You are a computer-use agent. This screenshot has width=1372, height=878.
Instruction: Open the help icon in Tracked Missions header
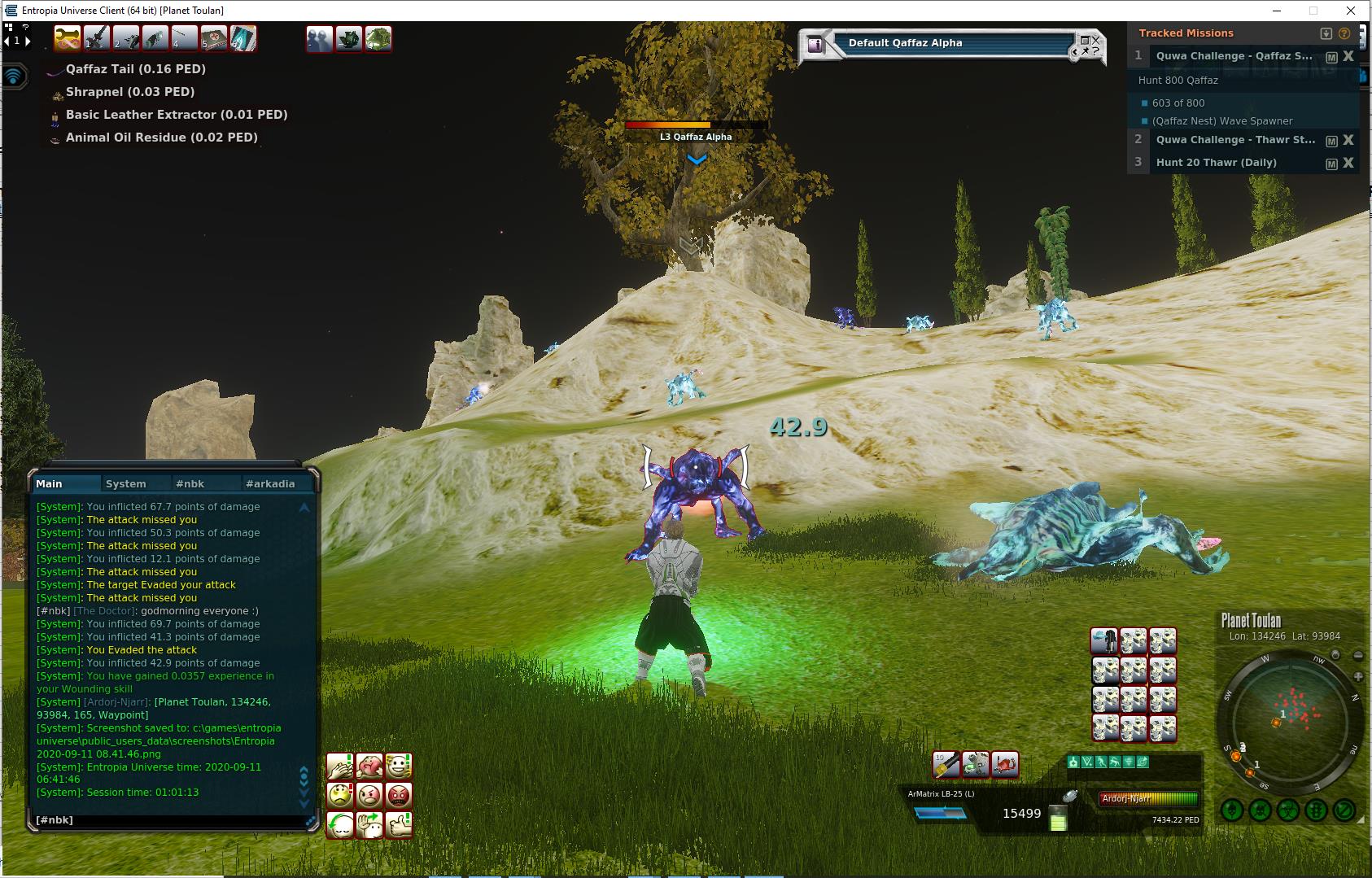coord(1344,33)
